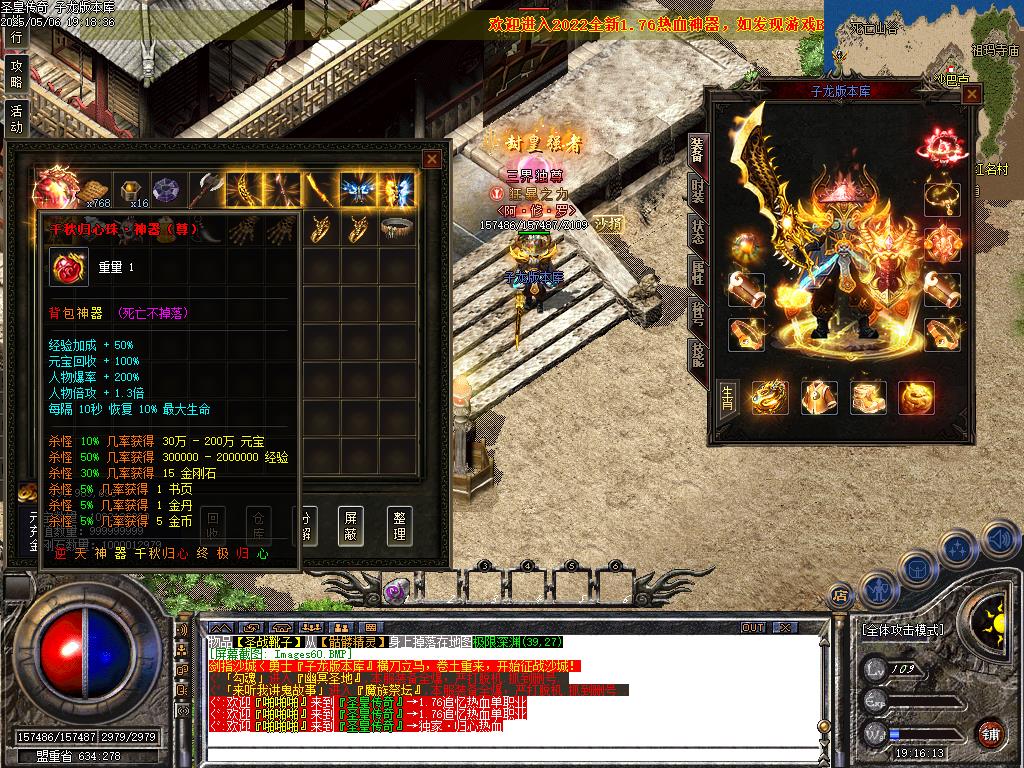Open the red 铺 stall button

click(990, 733)
